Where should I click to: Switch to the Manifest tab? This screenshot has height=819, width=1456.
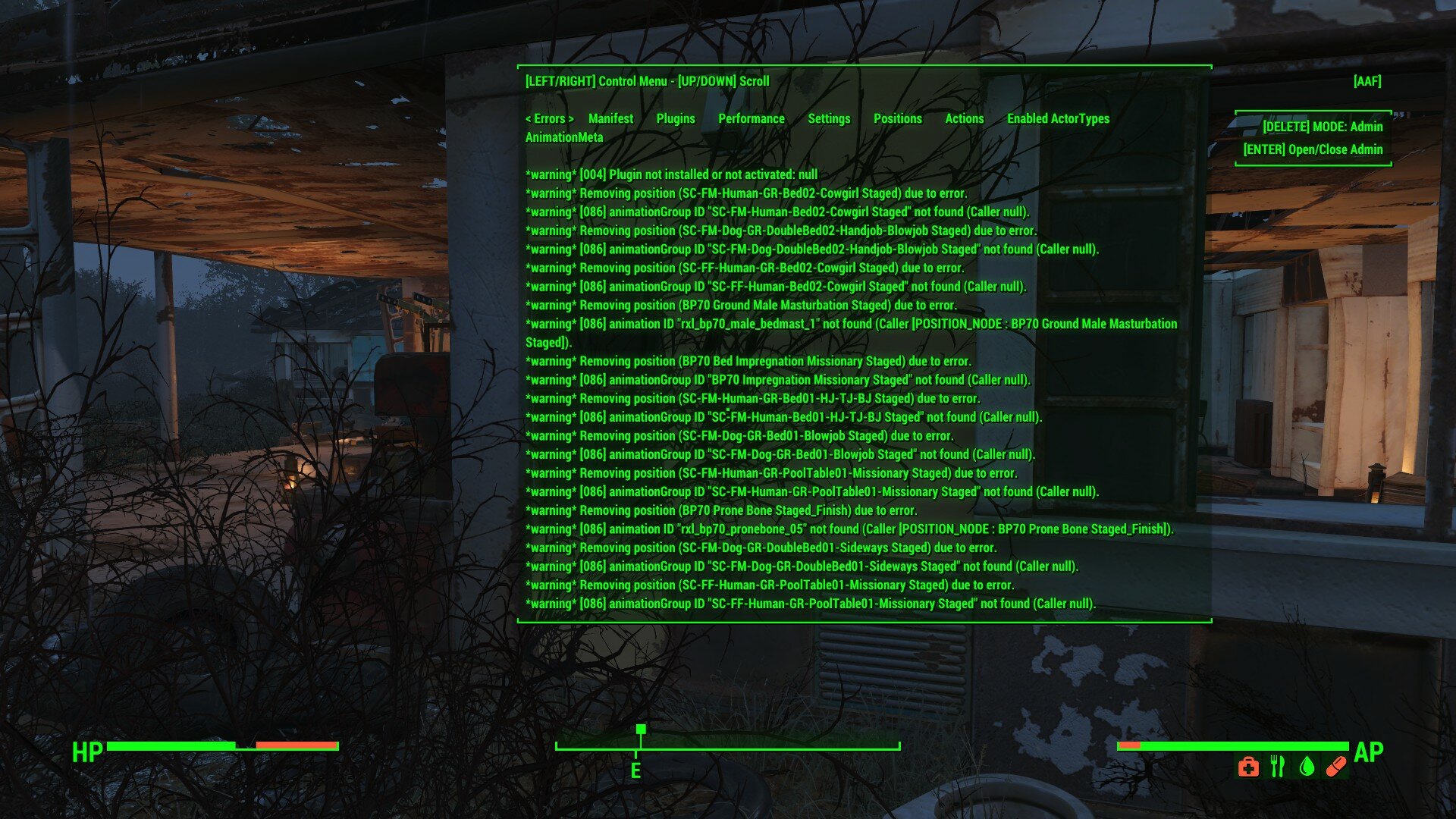point(610,118)
